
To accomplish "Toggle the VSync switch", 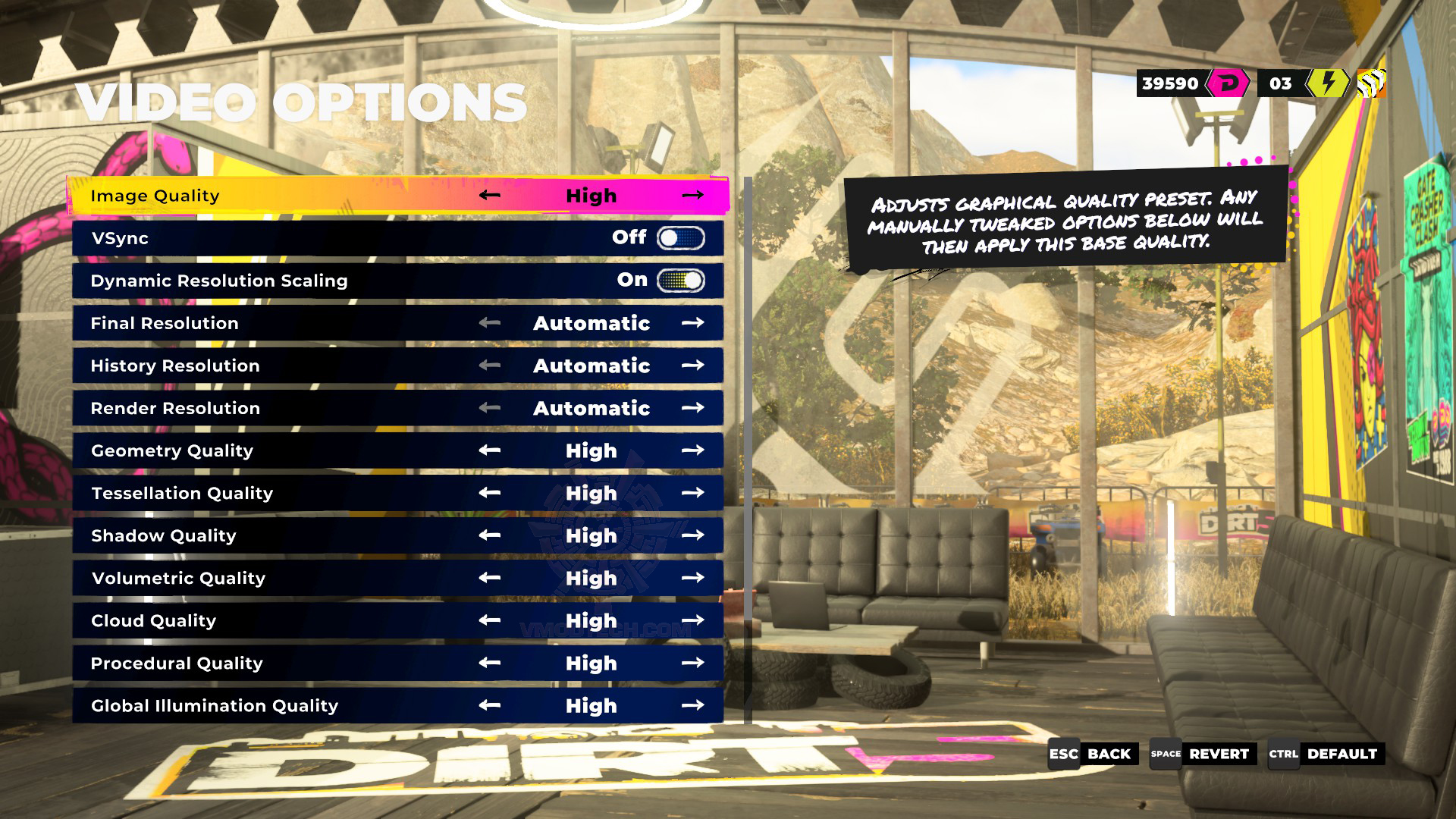I will click(680, 238).
